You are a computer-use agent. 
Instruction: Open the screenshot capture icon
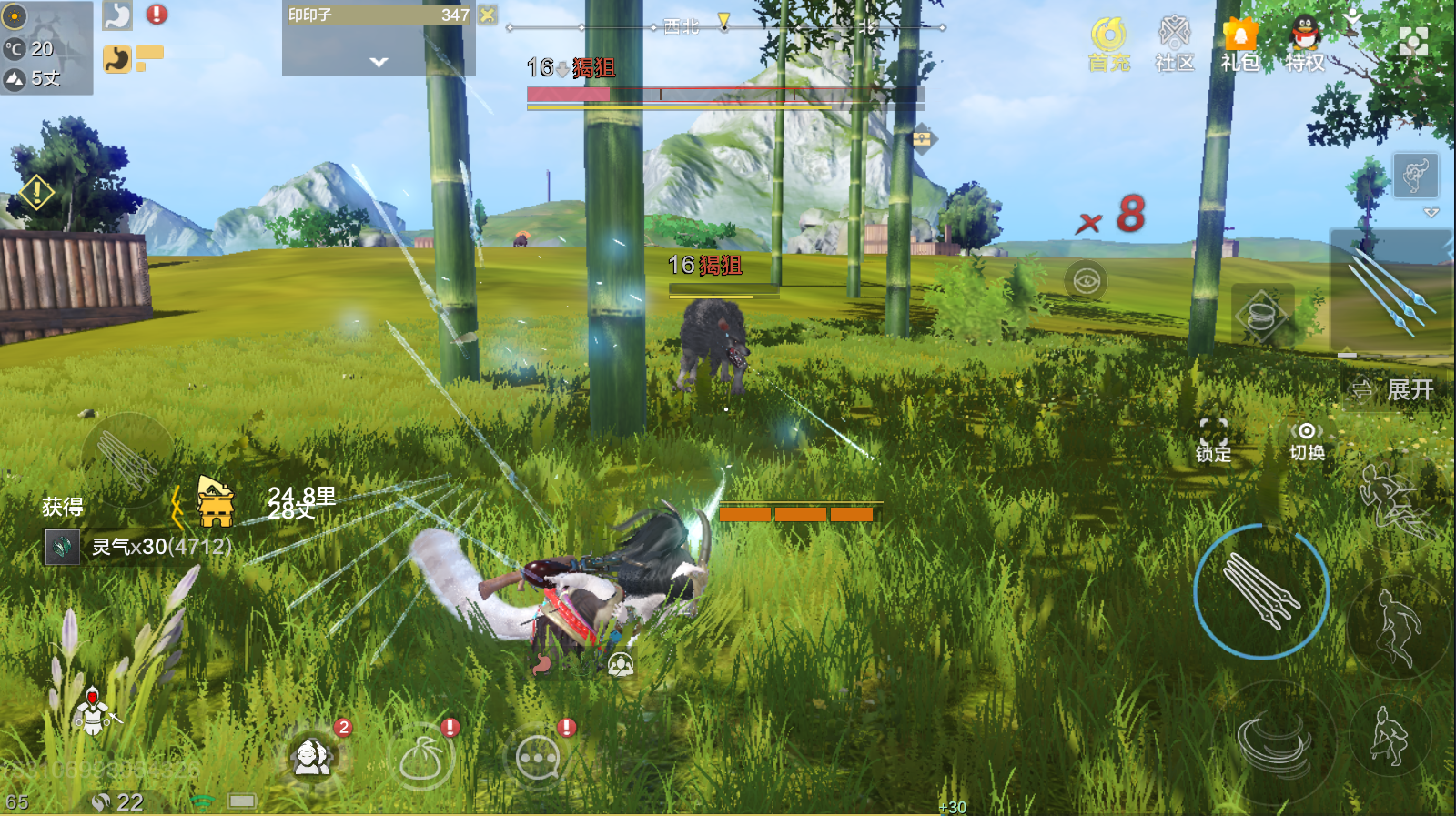[x=1412, y=41]
